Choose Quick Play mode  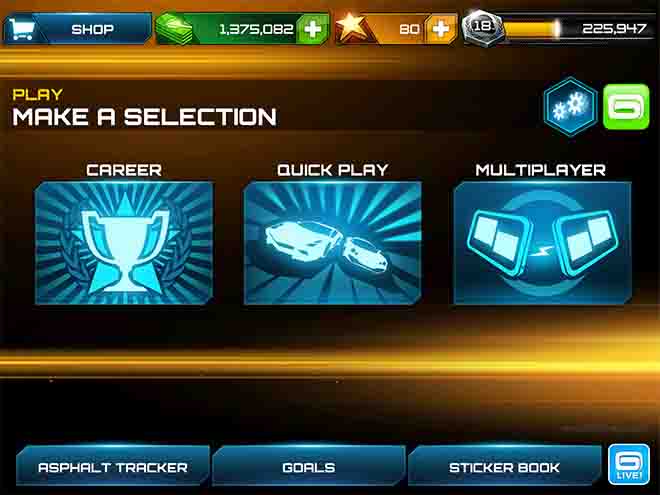pos(332,242)
